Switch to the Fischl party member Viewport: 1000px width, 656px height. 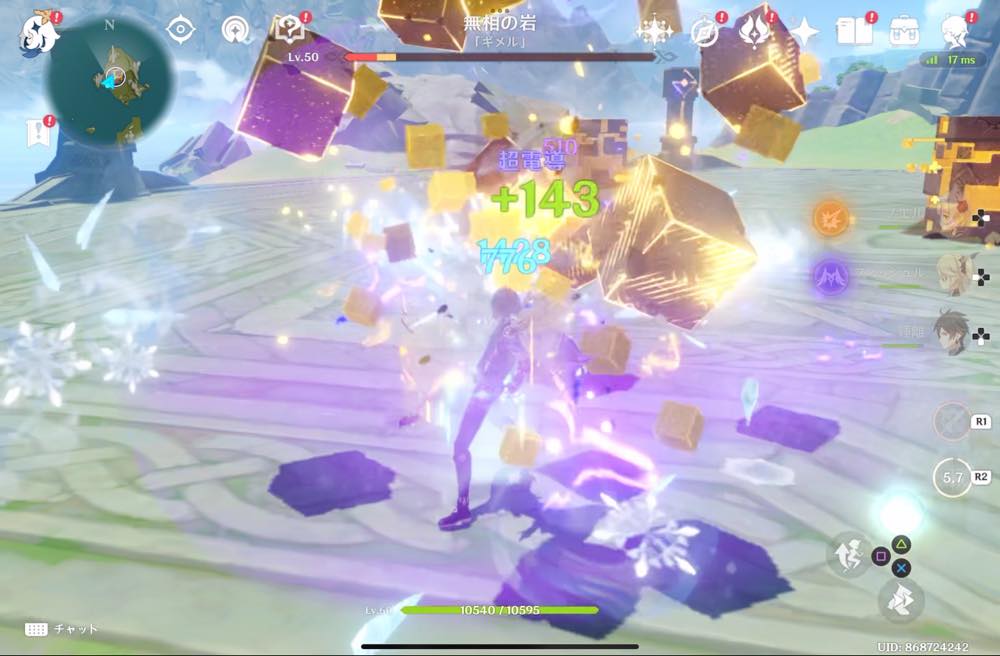click(x=952, y=271)
